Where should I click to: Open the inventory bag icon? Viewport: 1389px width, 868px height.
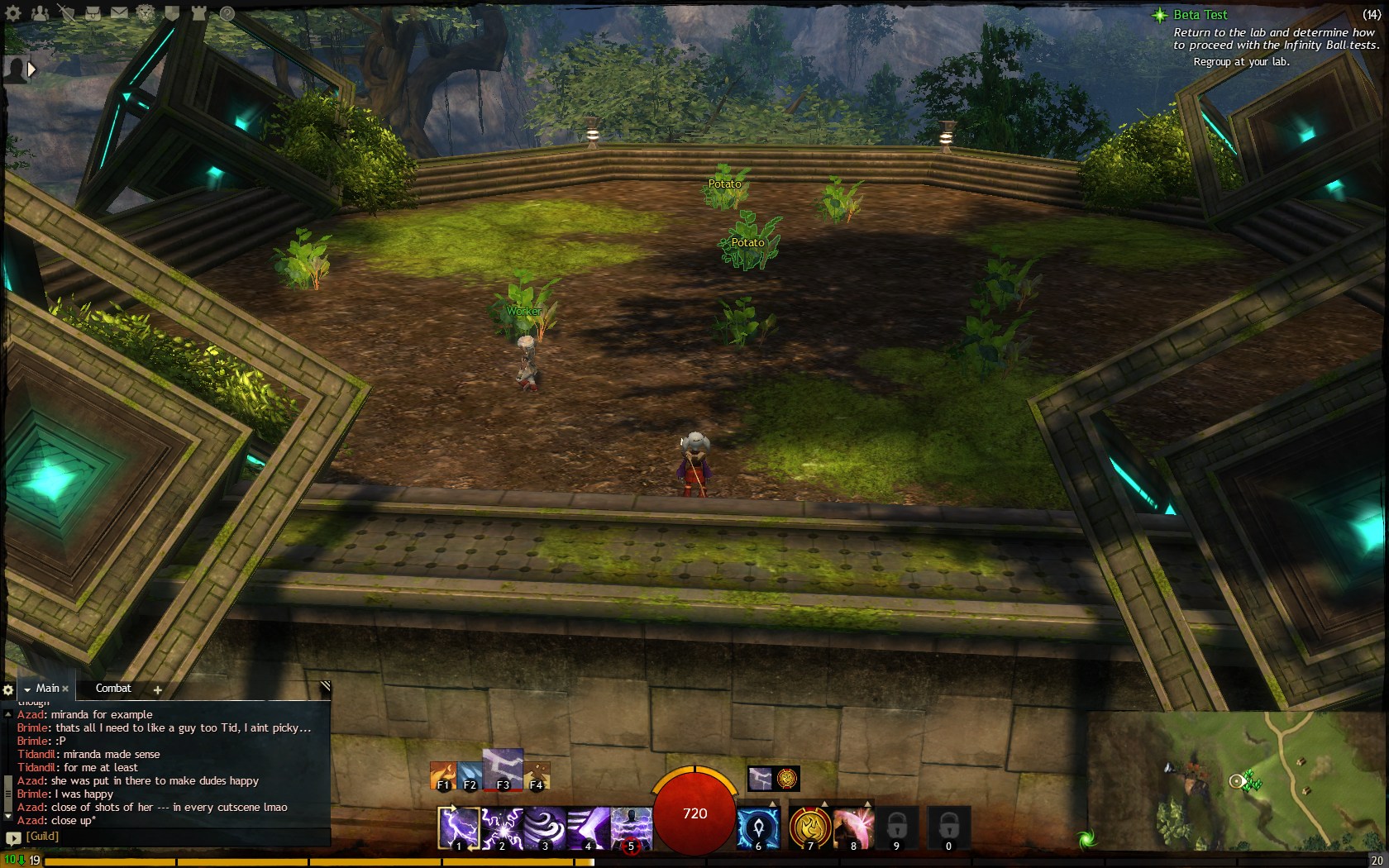[93, 13]
